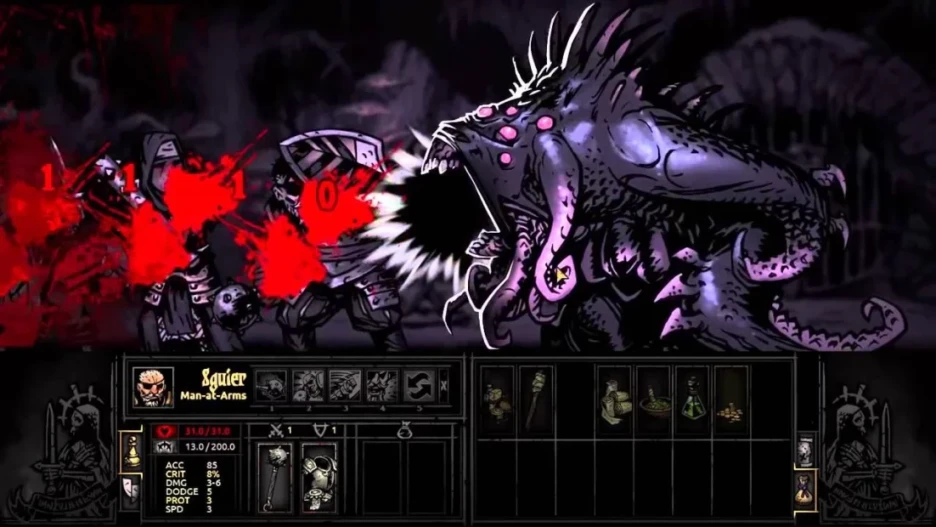Select the green potion flask item
The width and height of the screenshot is (936, 527).
pos(692,398)
